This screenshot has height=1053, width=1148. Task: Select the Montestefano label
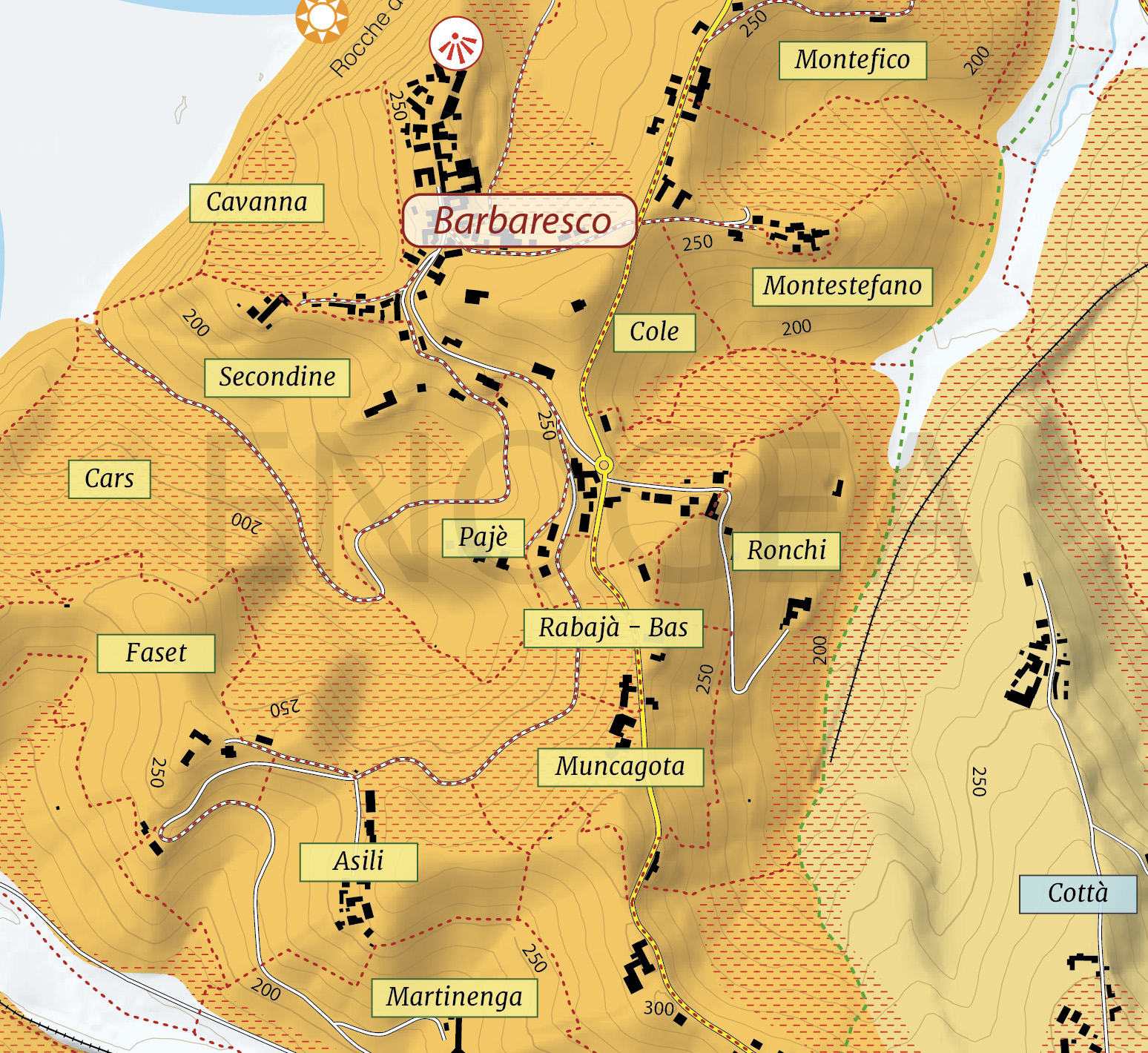point(842,286)
